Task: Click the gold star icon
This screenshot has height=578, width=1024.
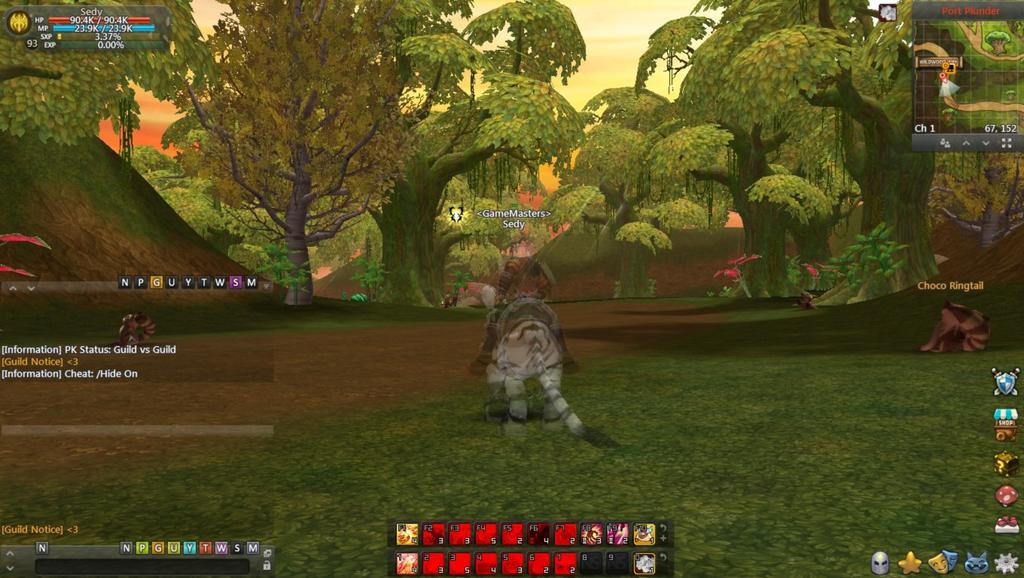Action: [x=909, y=562]
